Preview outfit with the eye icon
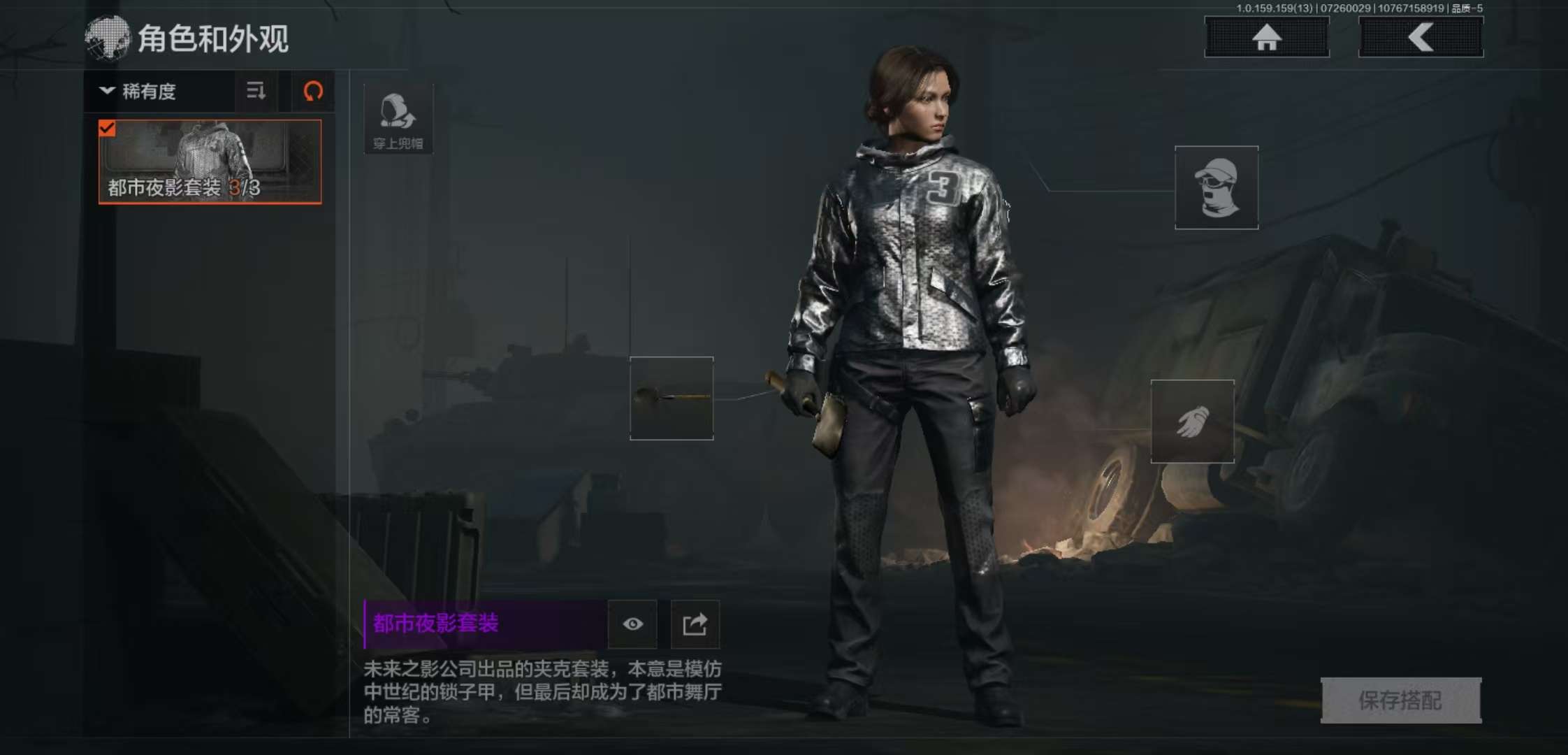This screenshot has width=1568, height=755. pos(632,624)
